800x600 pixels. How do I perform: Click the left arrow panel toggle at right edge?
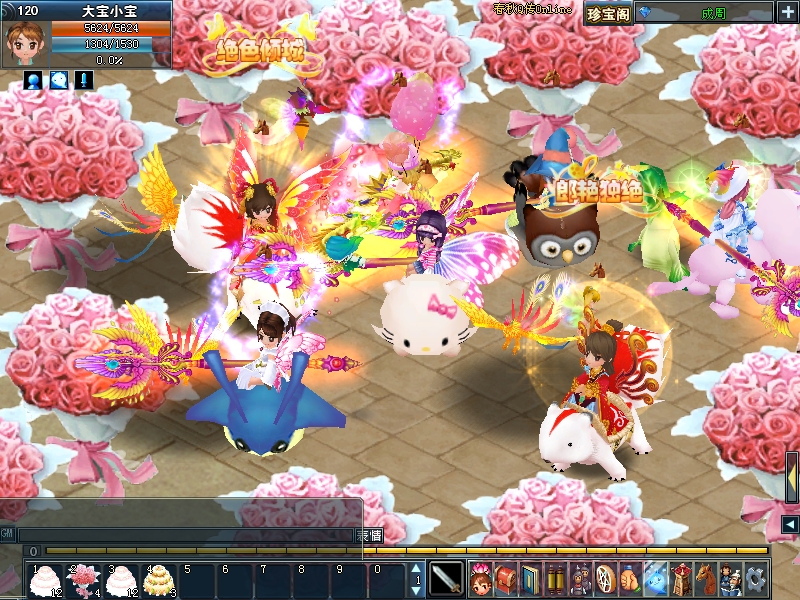(x=790, y=525)
